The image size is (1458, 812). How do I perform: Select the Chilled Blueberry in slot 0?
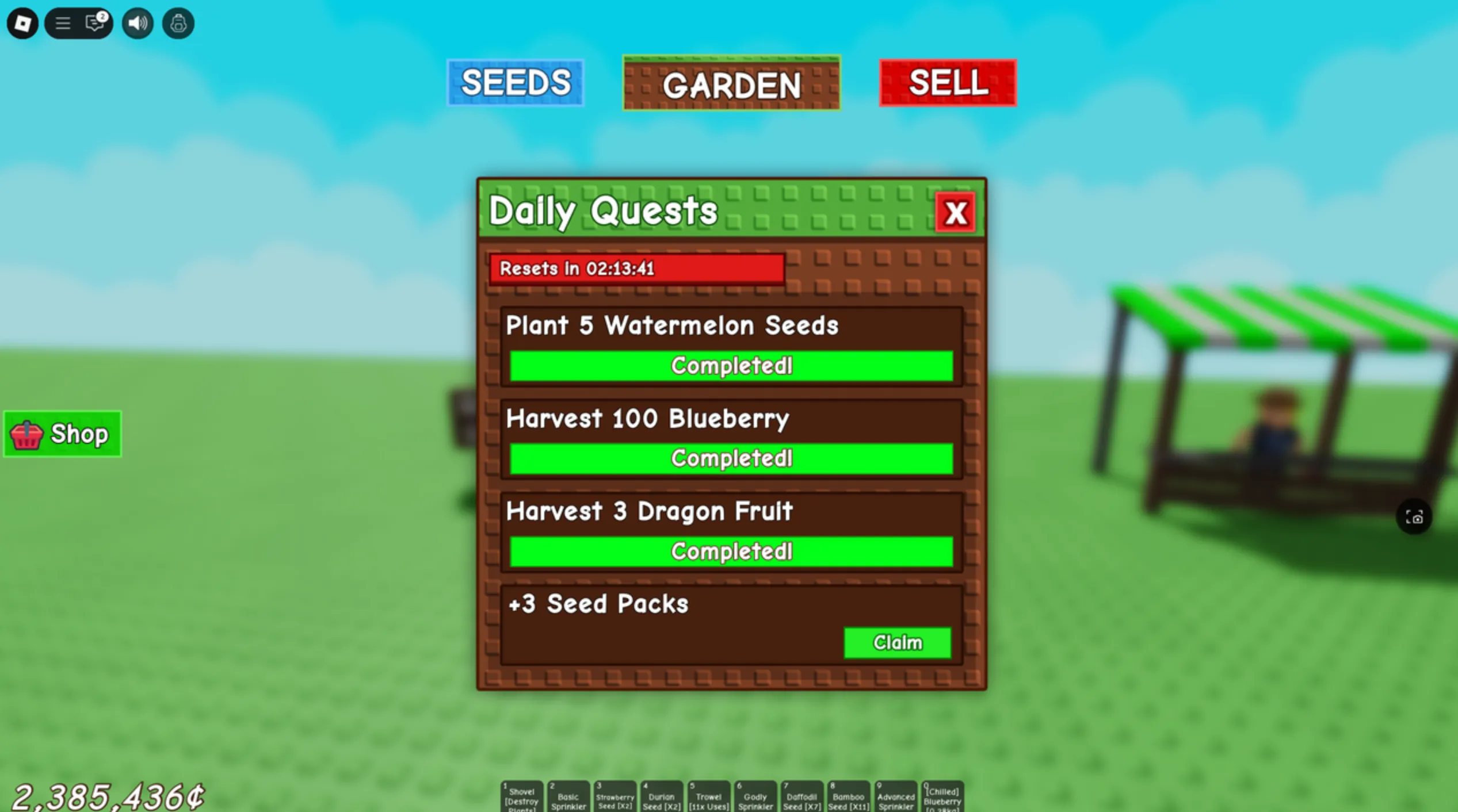click(x=942, y=796)
